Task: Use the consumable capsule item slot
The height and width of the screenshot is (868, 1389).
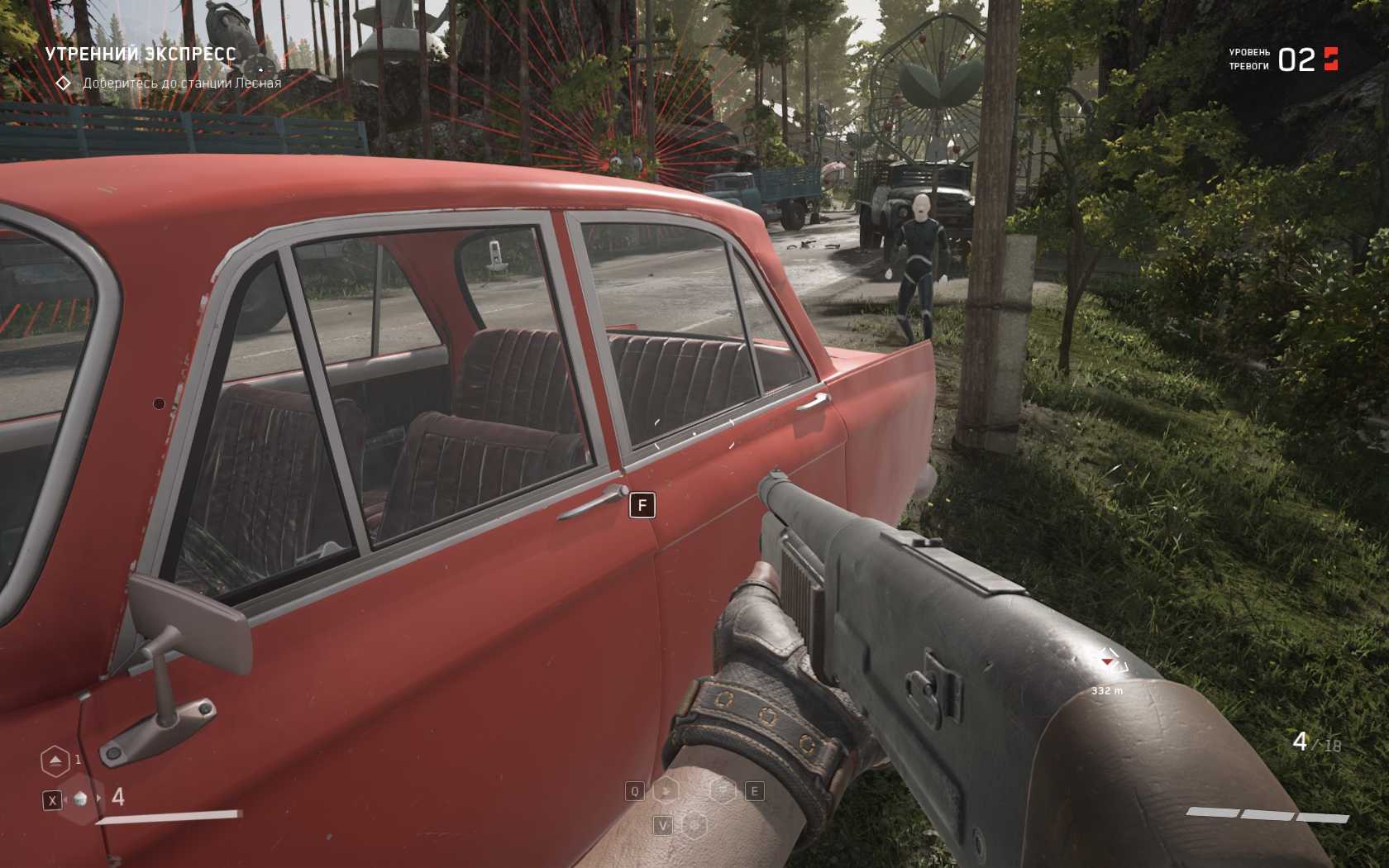Action: click(x=80, y=799)
